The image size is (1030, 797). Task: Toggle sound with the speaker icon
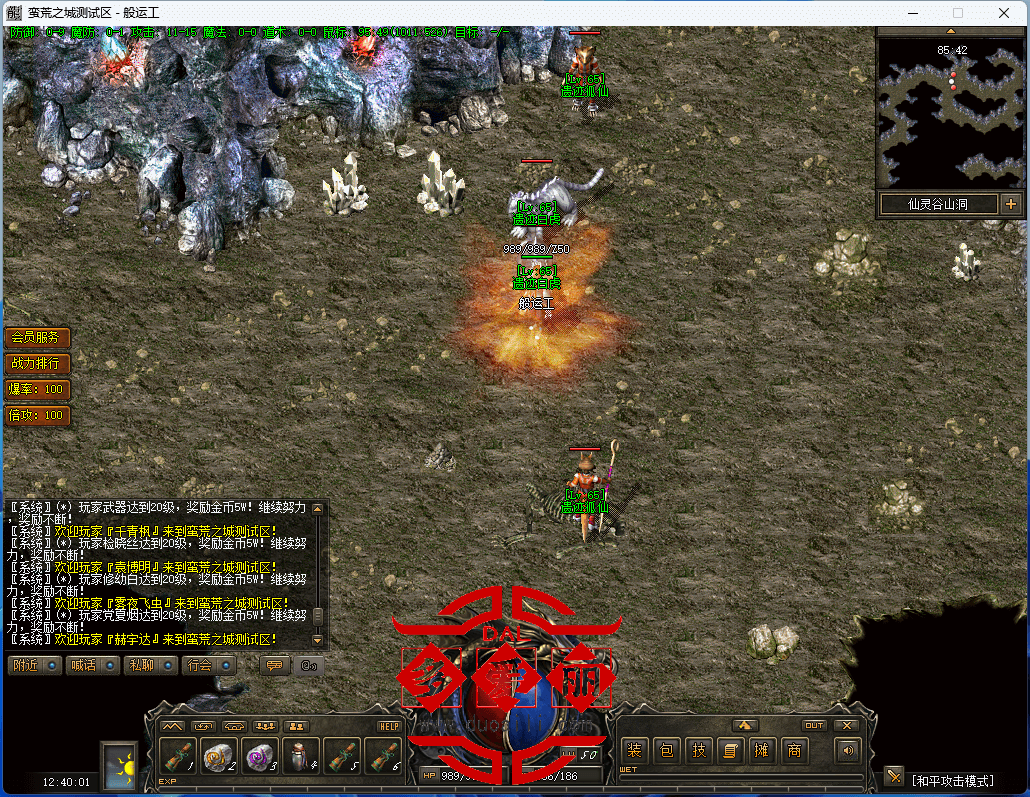tap(849, 750)
